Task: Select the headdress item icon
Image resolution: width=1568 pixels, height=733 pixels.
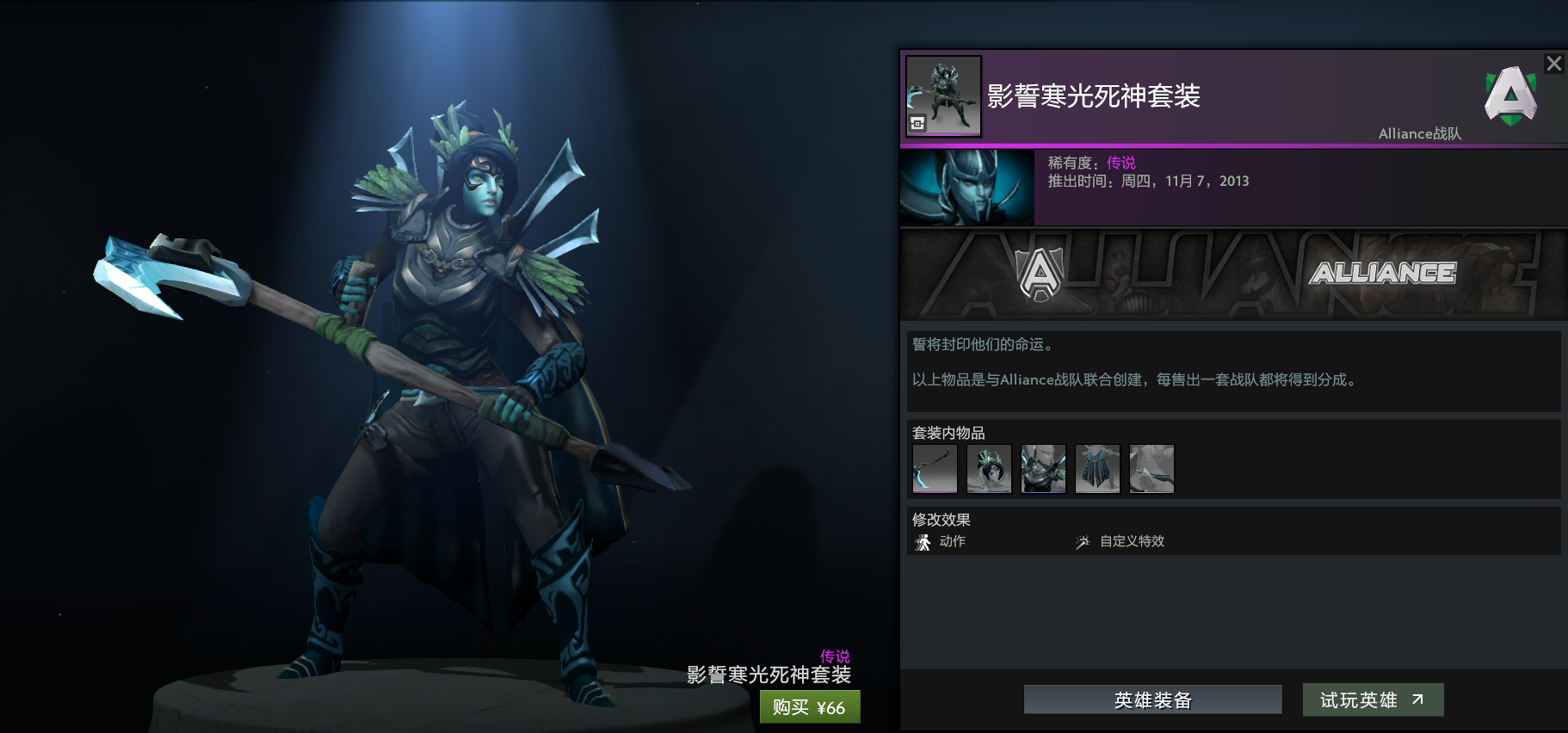Action: click(x=988, y=468)
